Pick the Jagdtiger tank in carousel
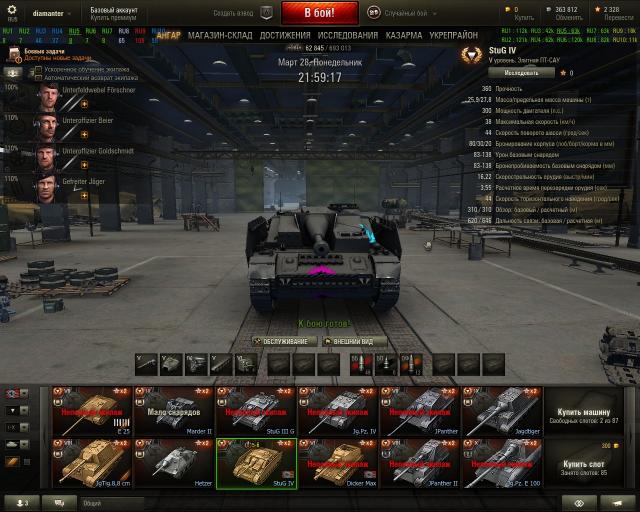Viewport: 640px width, 512px height. (x=502, y=410)
